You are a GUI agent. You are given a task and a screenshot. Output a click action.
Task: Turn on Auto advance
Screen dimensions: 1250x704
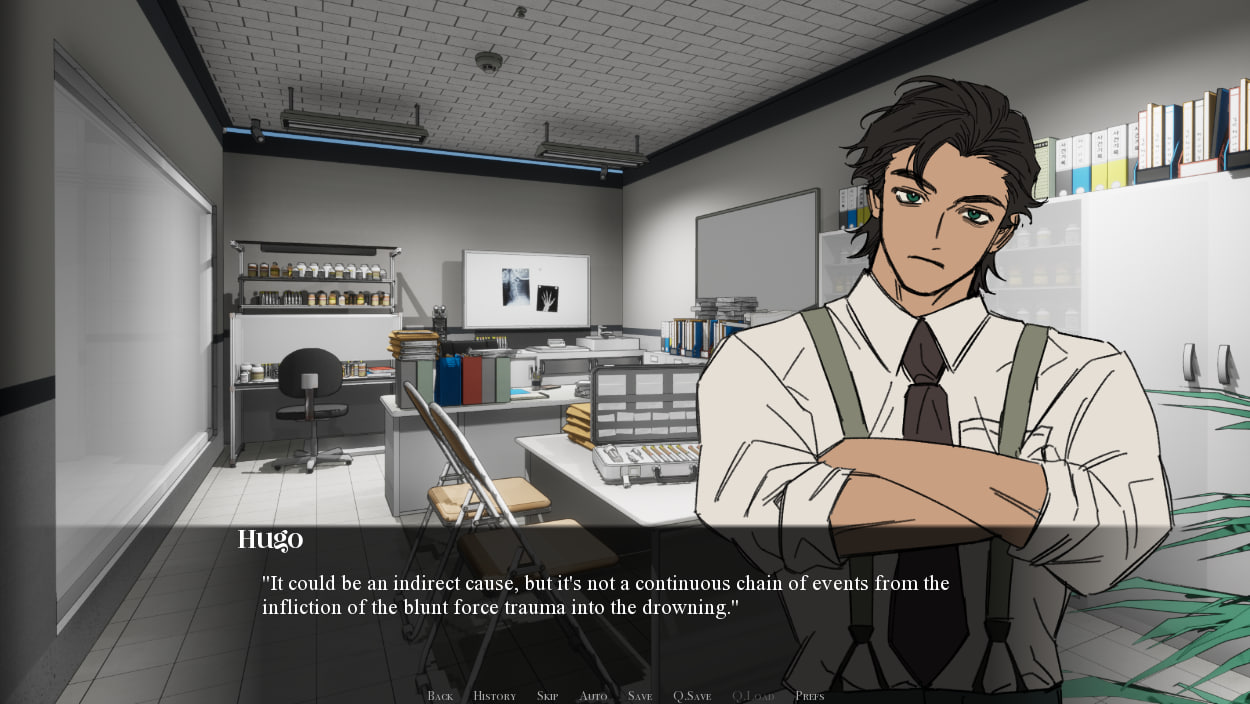[593, 696]
